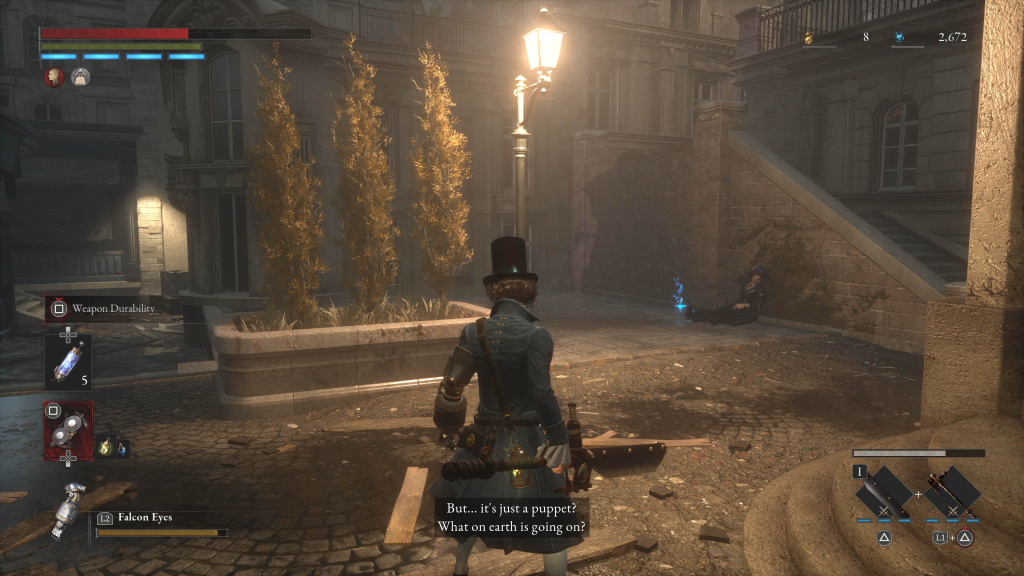Click the red head status icon

[54, 76]
